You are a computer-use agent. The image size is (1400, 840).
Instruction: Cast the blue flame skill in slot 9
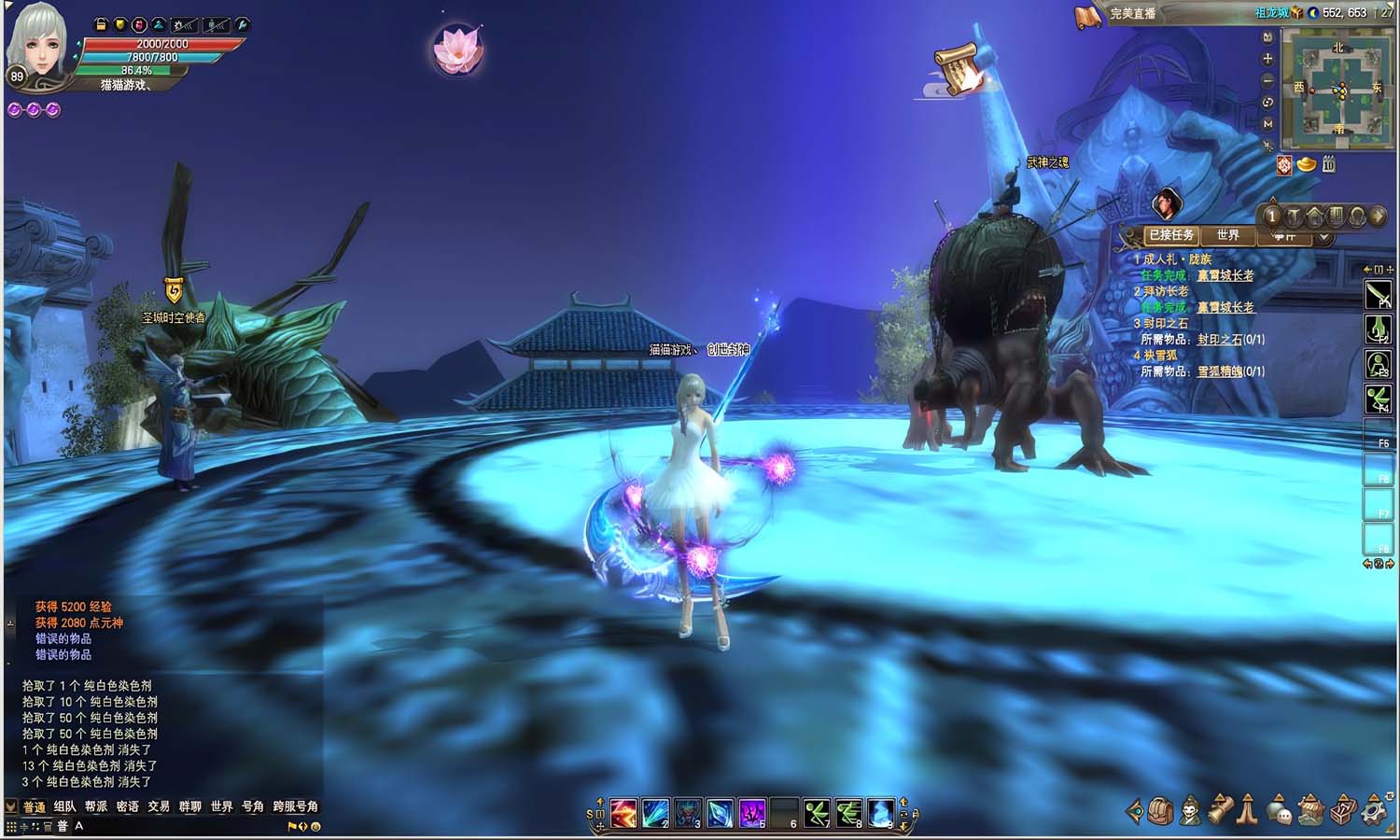[x=881, y=813]
